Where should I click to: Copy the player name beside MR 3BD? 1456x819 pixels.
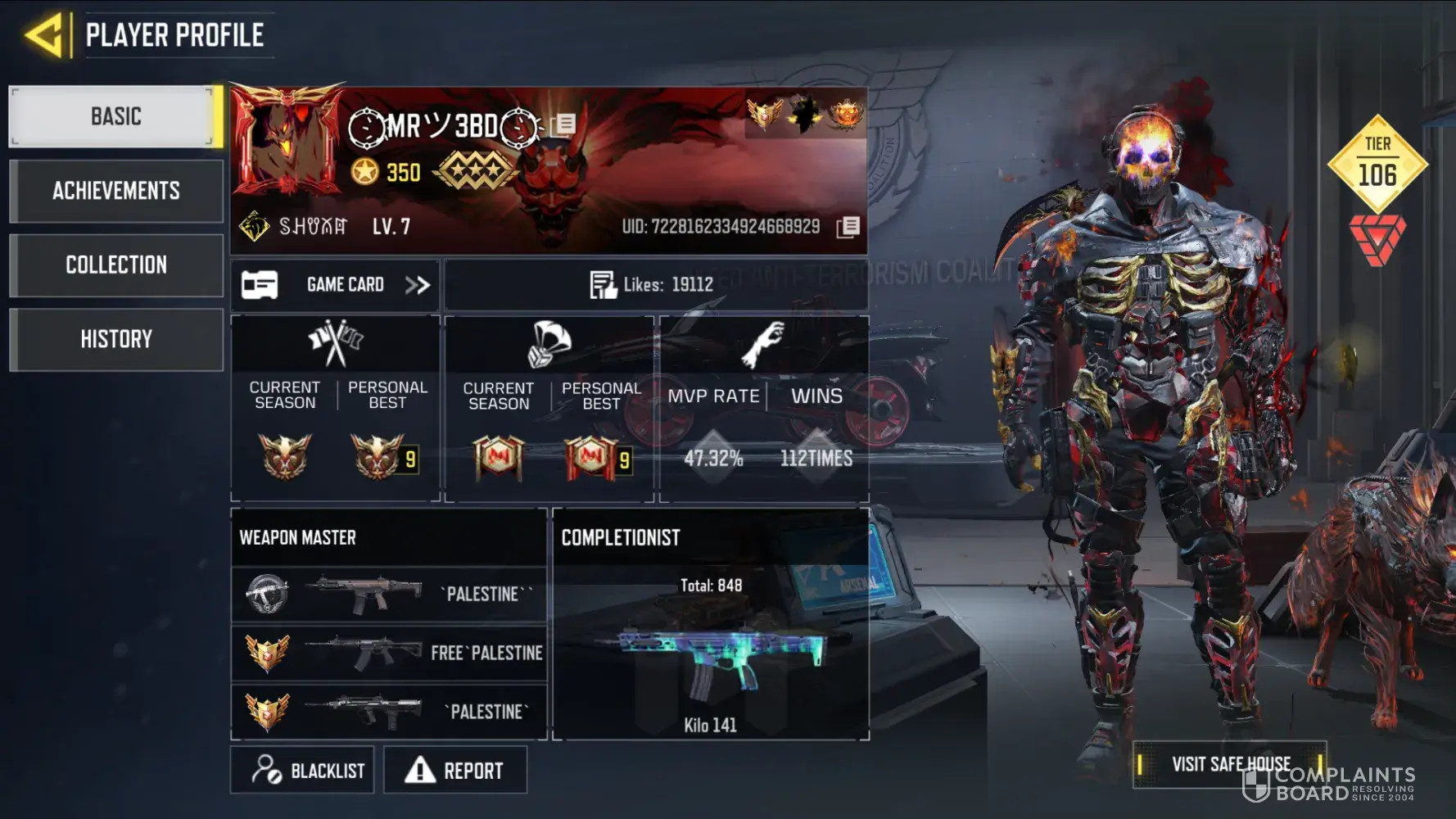pos(563,124)
